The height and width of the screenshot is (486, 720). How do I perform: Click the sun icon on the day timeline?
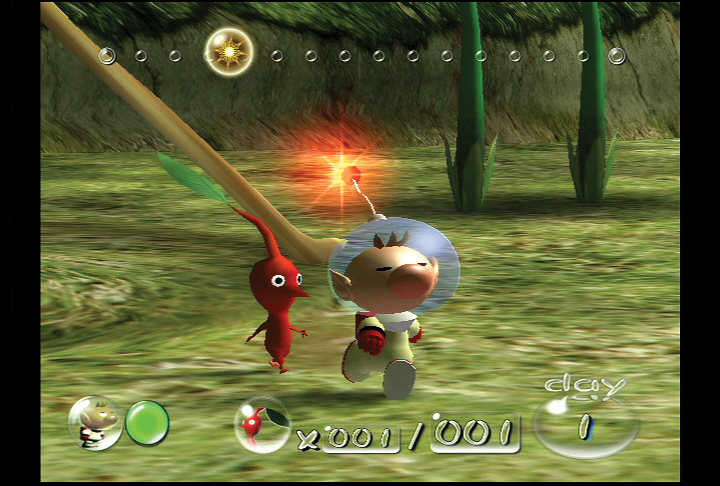coord(229,49)
